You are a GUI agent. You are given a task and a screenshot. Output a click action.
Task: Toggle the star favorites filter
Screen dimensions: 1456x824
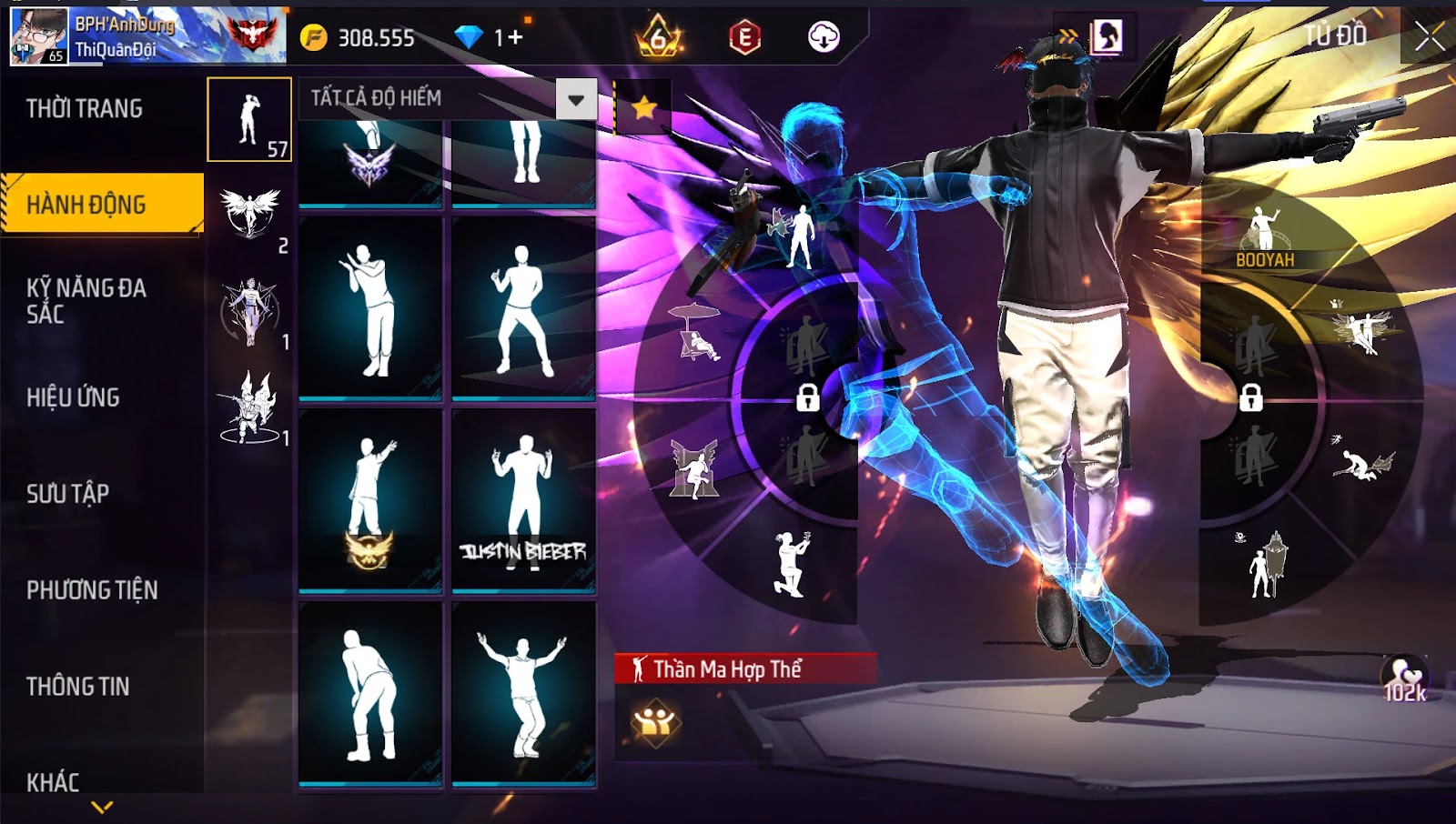[x=644, y=108]
